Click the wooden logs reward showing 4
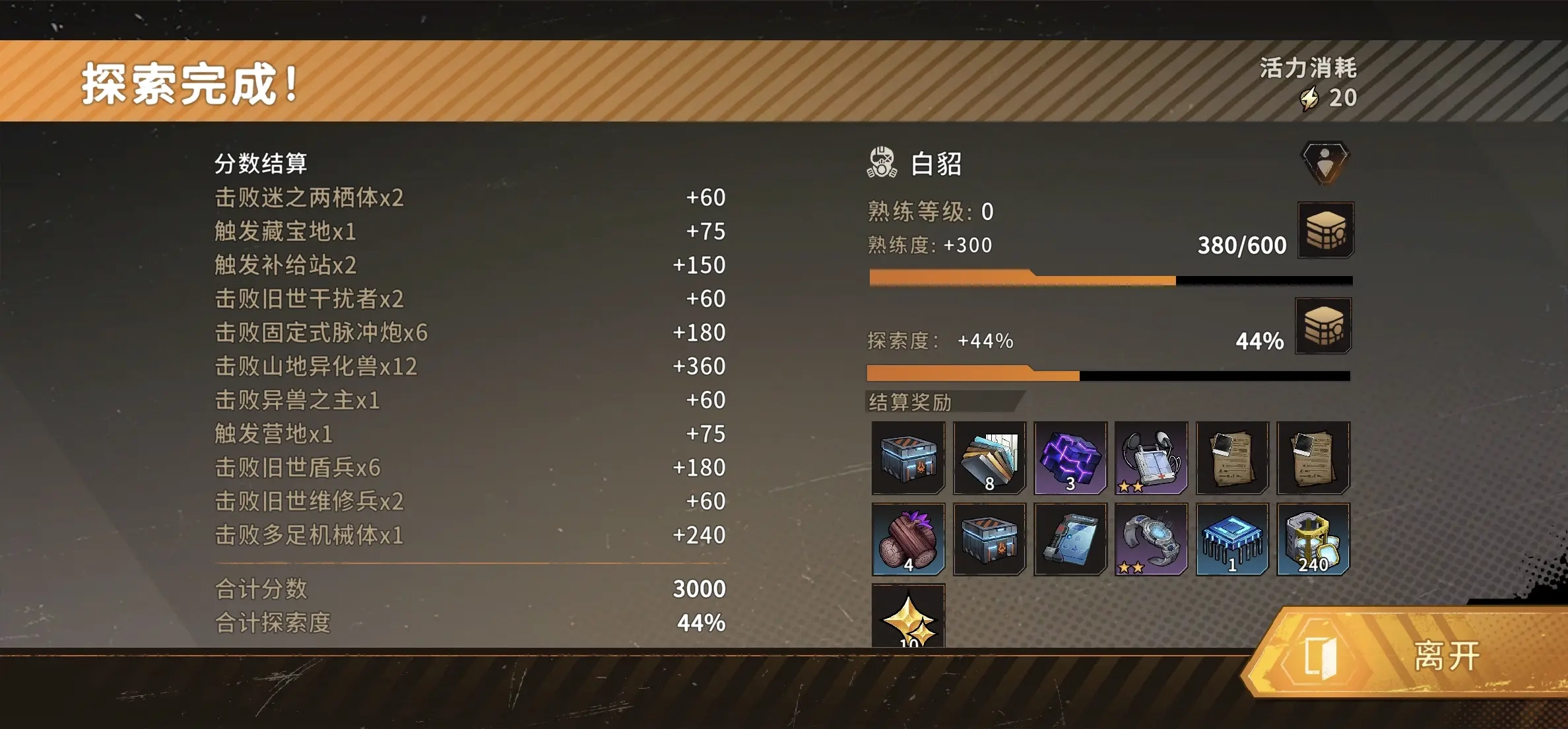The width and height of the screenshot is (1568, 729). click(x=908, y=539)
